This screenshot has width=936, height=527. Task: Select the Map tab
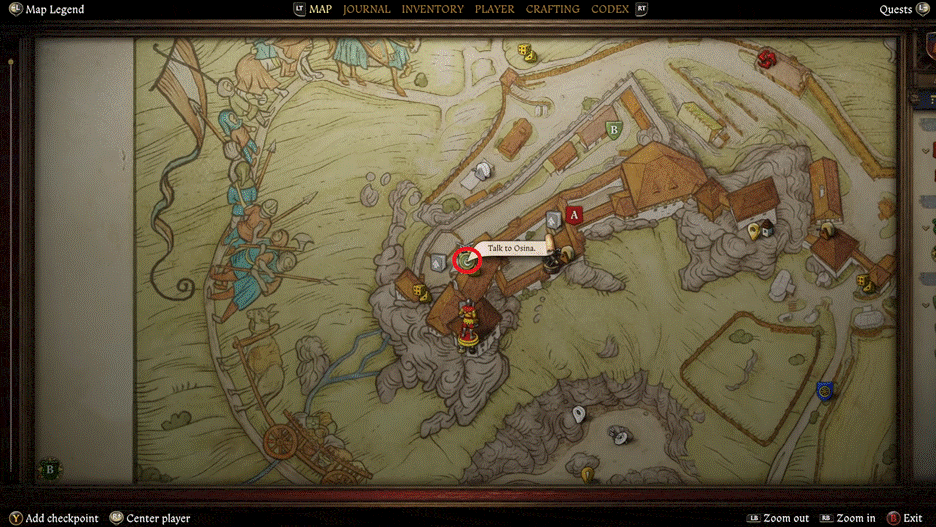coord(320,9)
